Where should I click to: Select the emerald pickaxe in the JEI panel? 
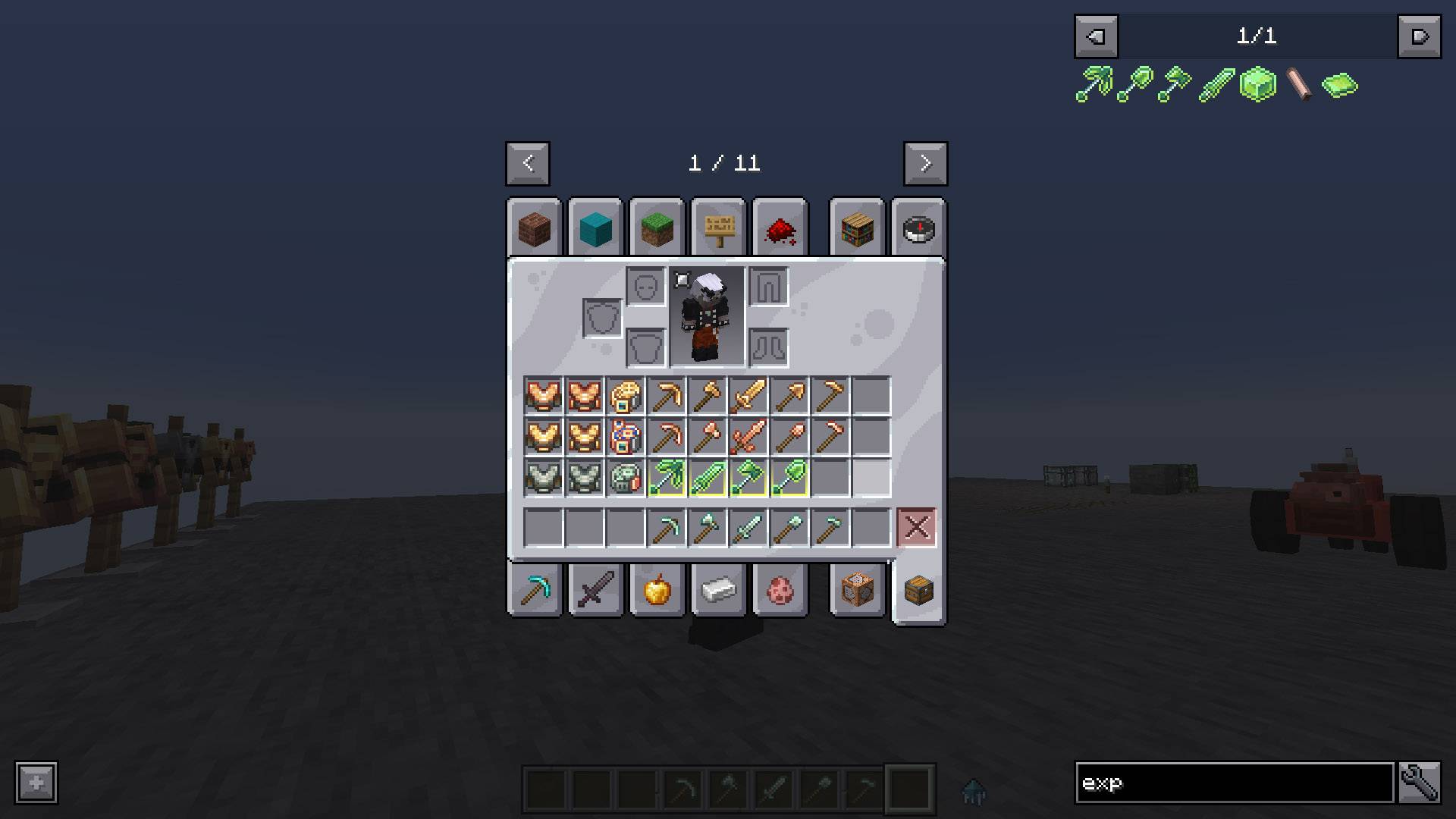(x=1093, y=83)
